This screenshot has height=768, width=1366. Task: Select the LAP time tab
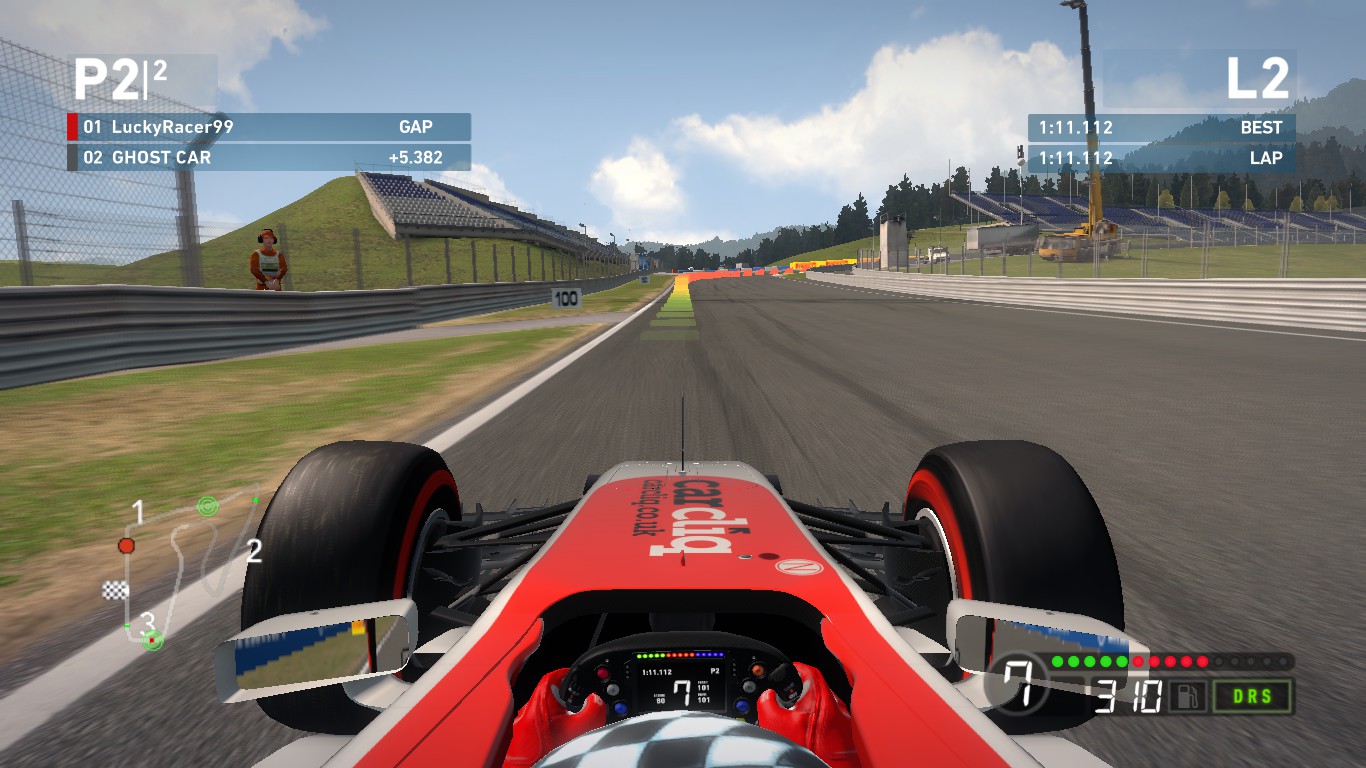[1268, 157]
